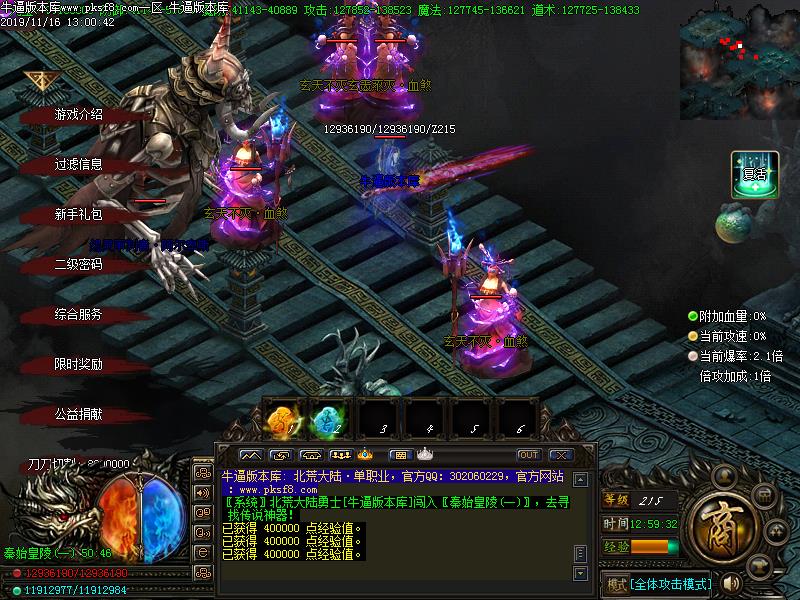Viewport: 800px width, 600px height.
Task: Use the blue rune in hotbar slot 2
Action: [328, 421]
